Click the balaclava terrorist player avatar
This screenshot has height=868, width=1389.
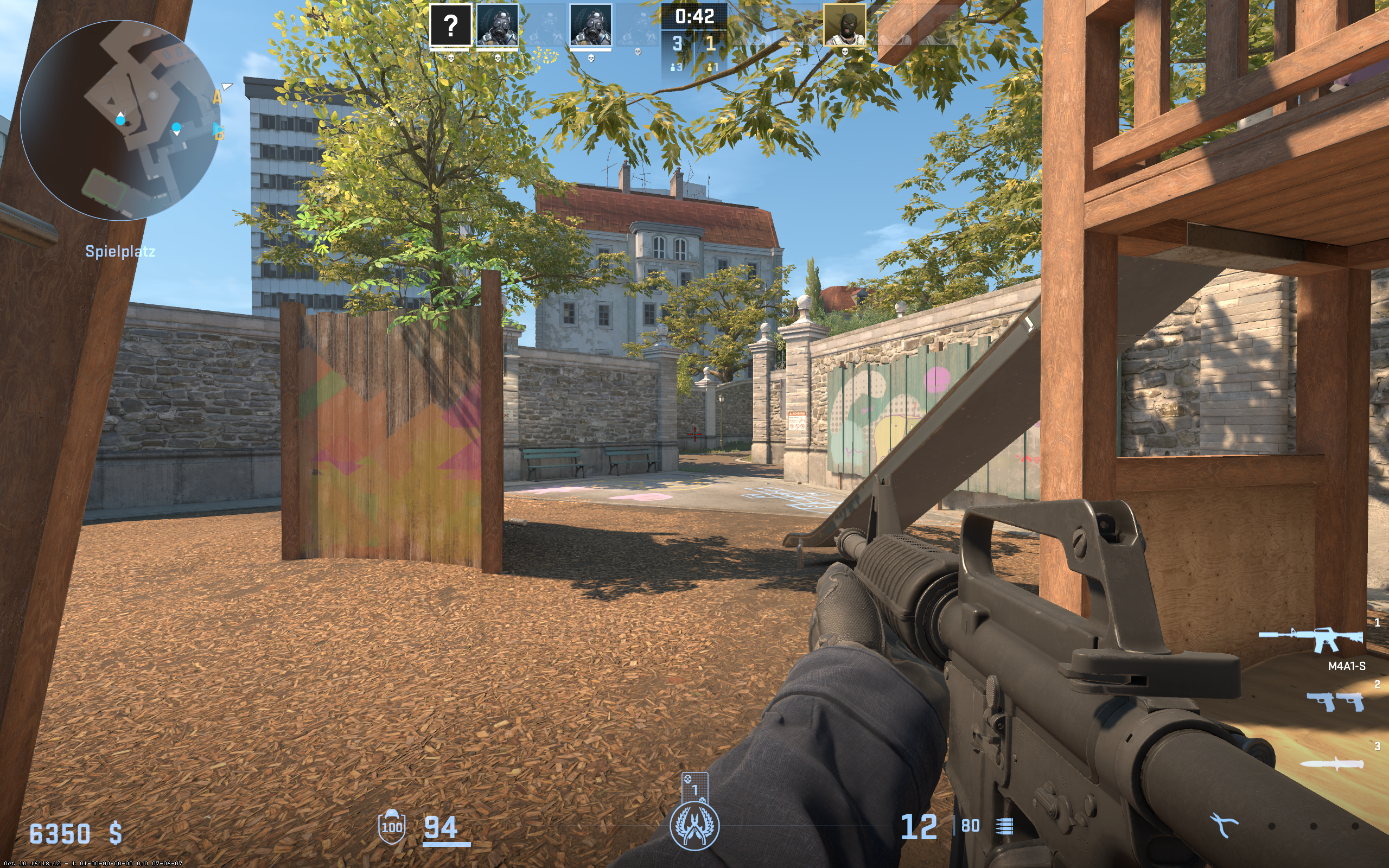coord(844,25)
